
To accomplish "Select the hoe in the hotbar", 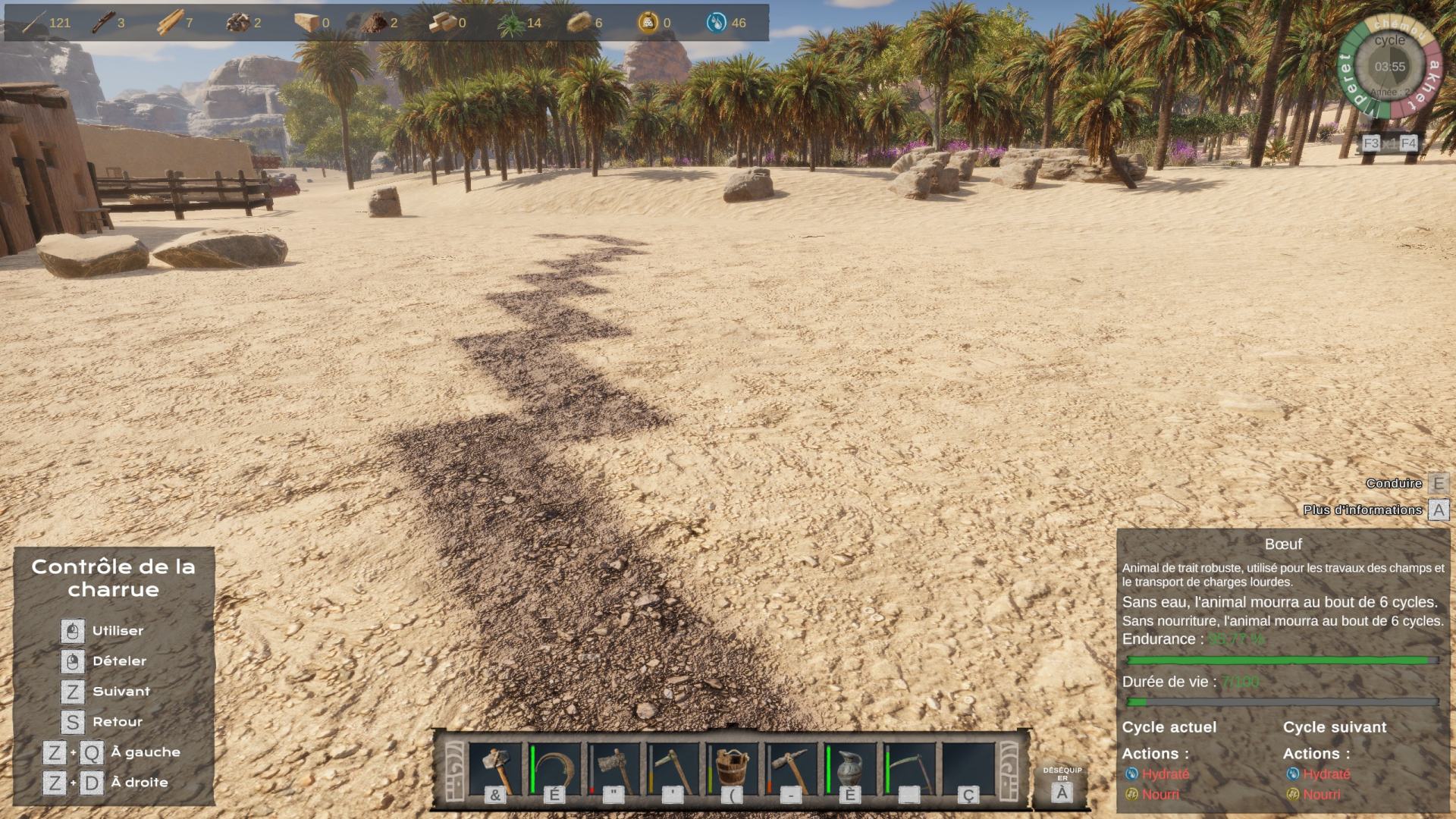I will 673,768.
